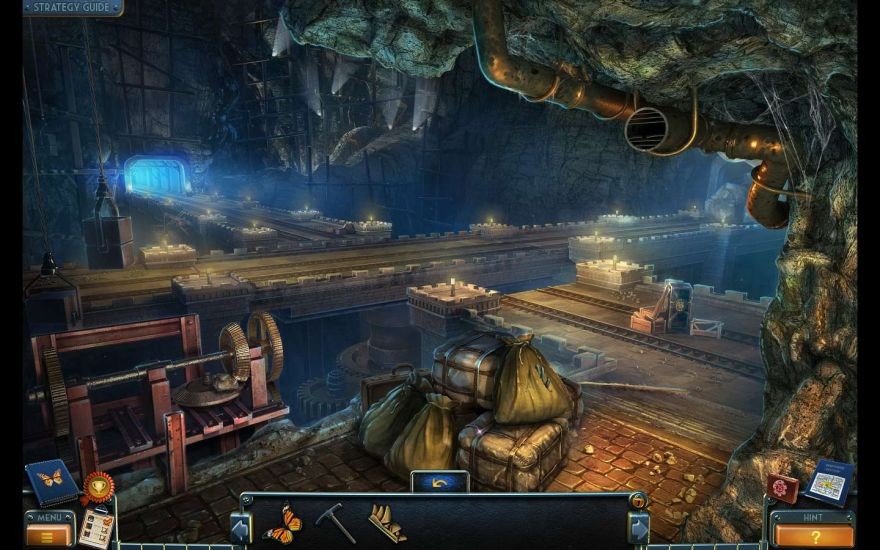Screen dimensions: 880x550
Task: Toggle the inventory panel lock
Action: click(634, 500)
